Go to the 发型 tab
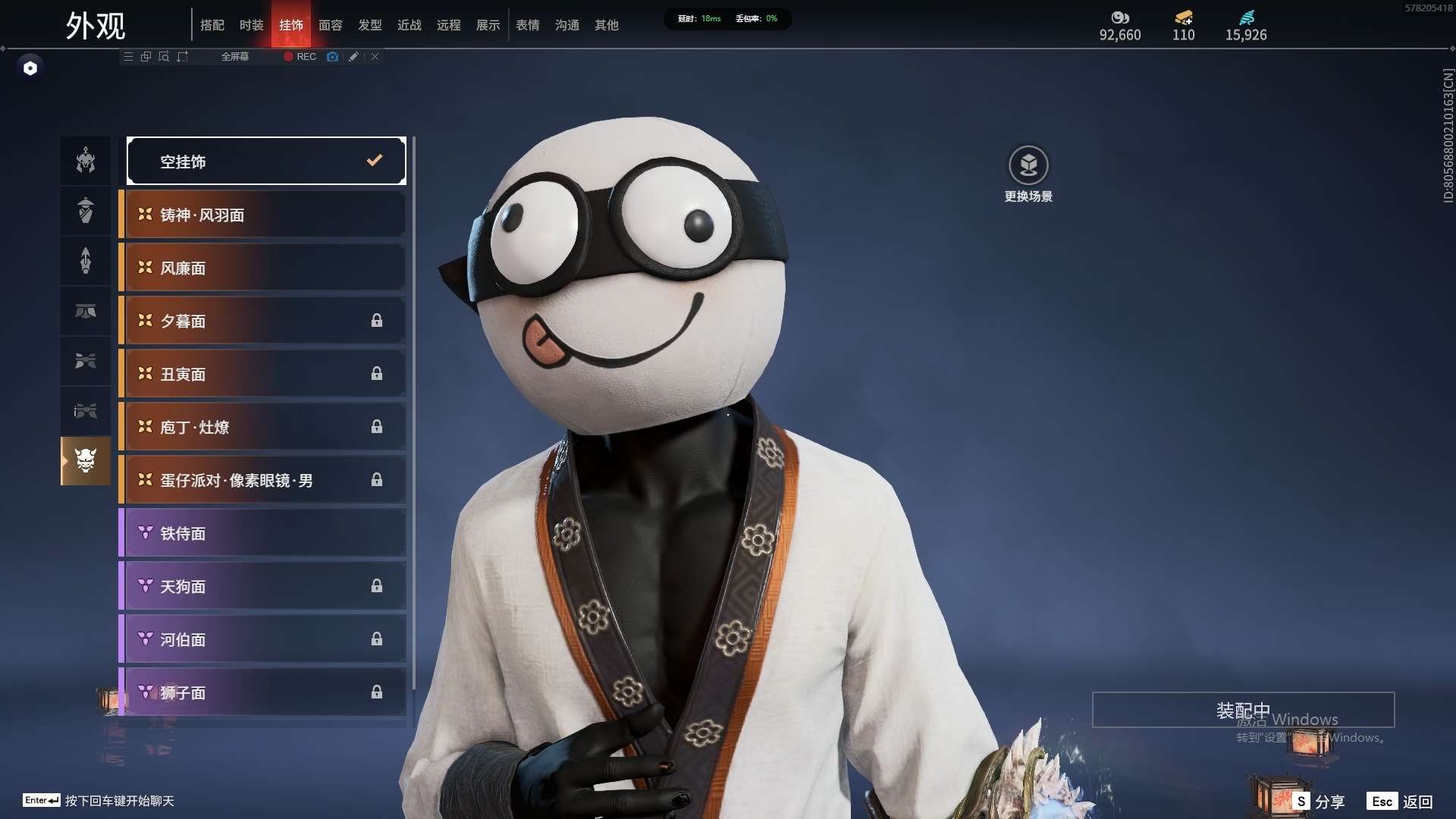 (x=369, y=25)
